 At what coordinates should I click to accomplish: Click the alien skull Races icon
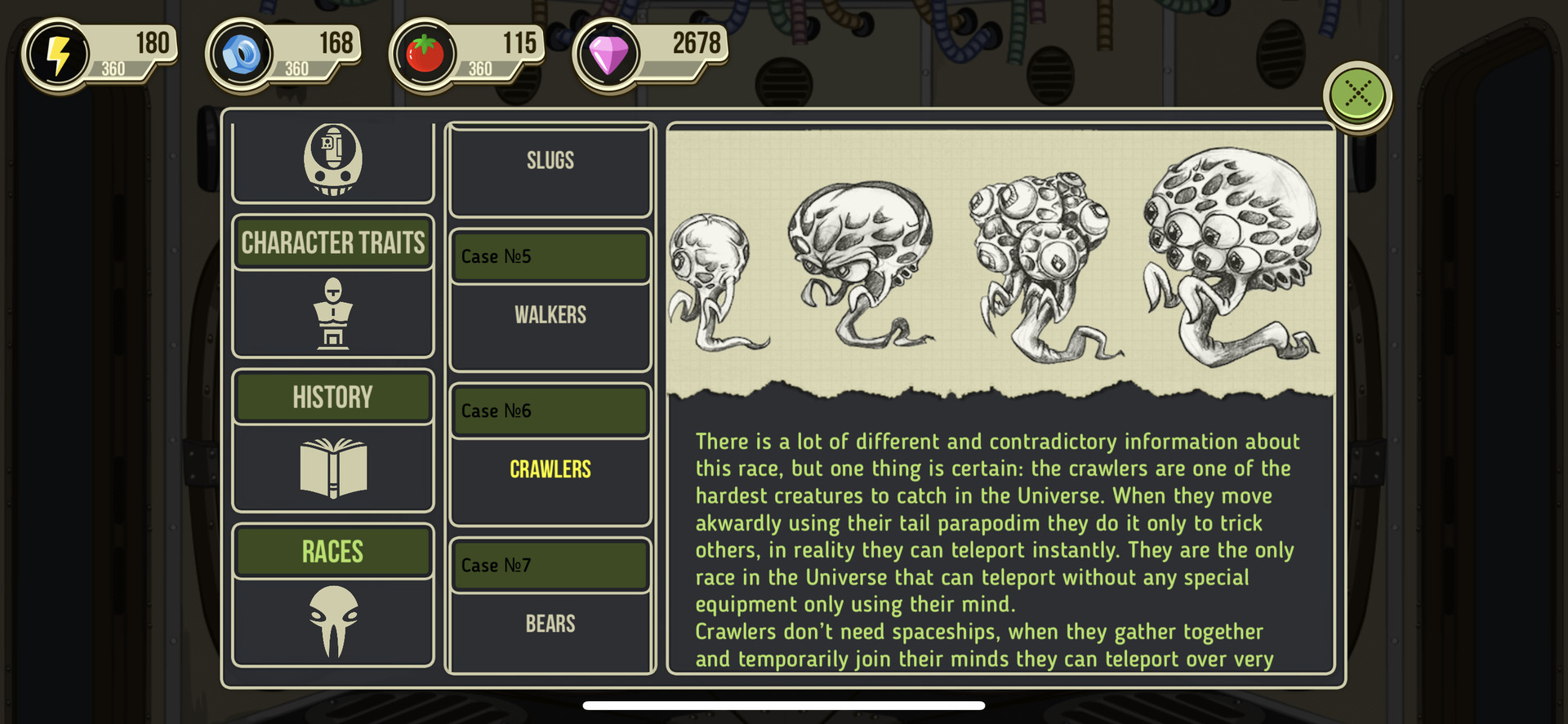333,622
